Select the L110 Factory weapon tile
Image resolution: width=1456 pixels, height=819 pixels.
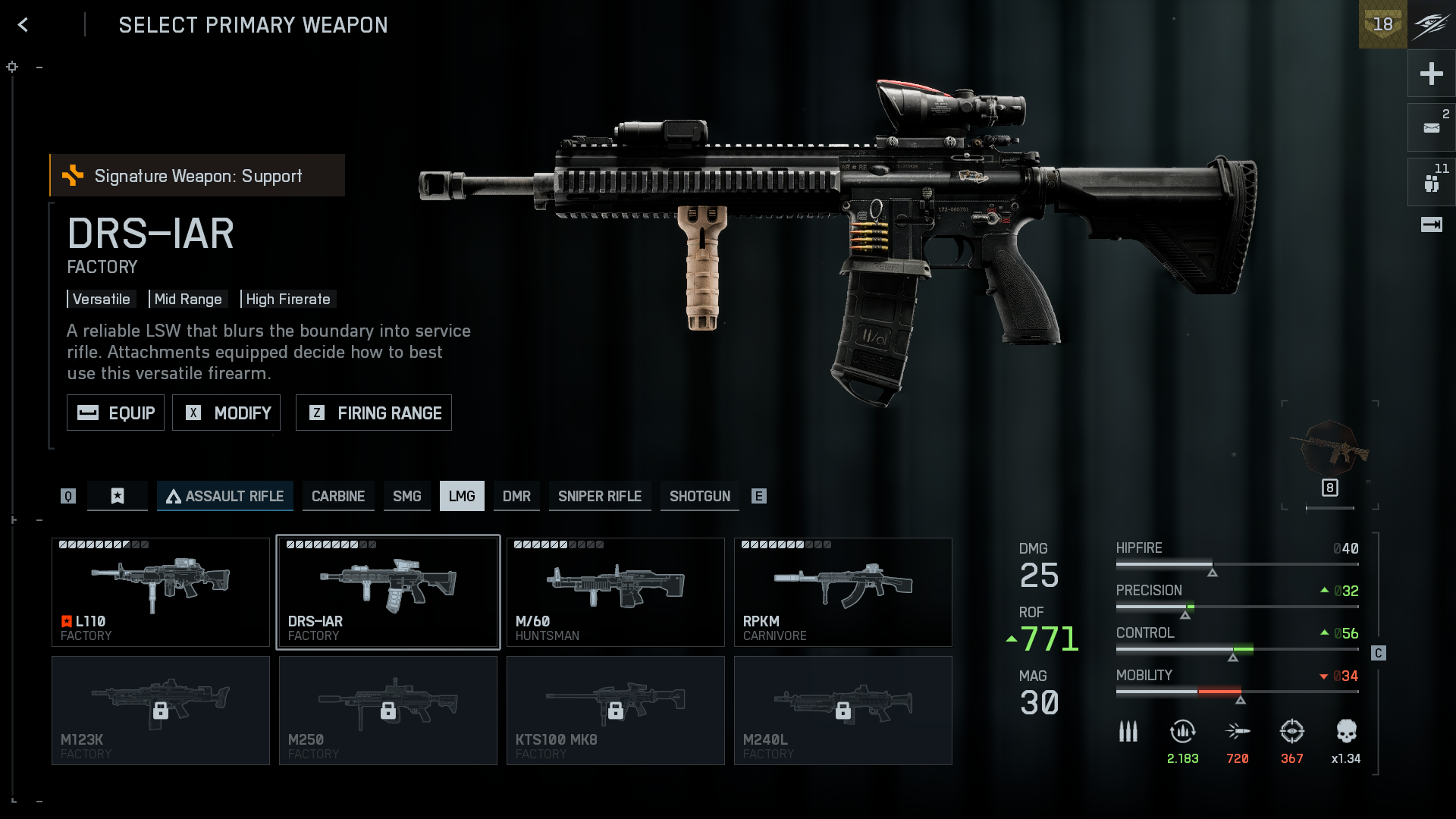(161, 592)
